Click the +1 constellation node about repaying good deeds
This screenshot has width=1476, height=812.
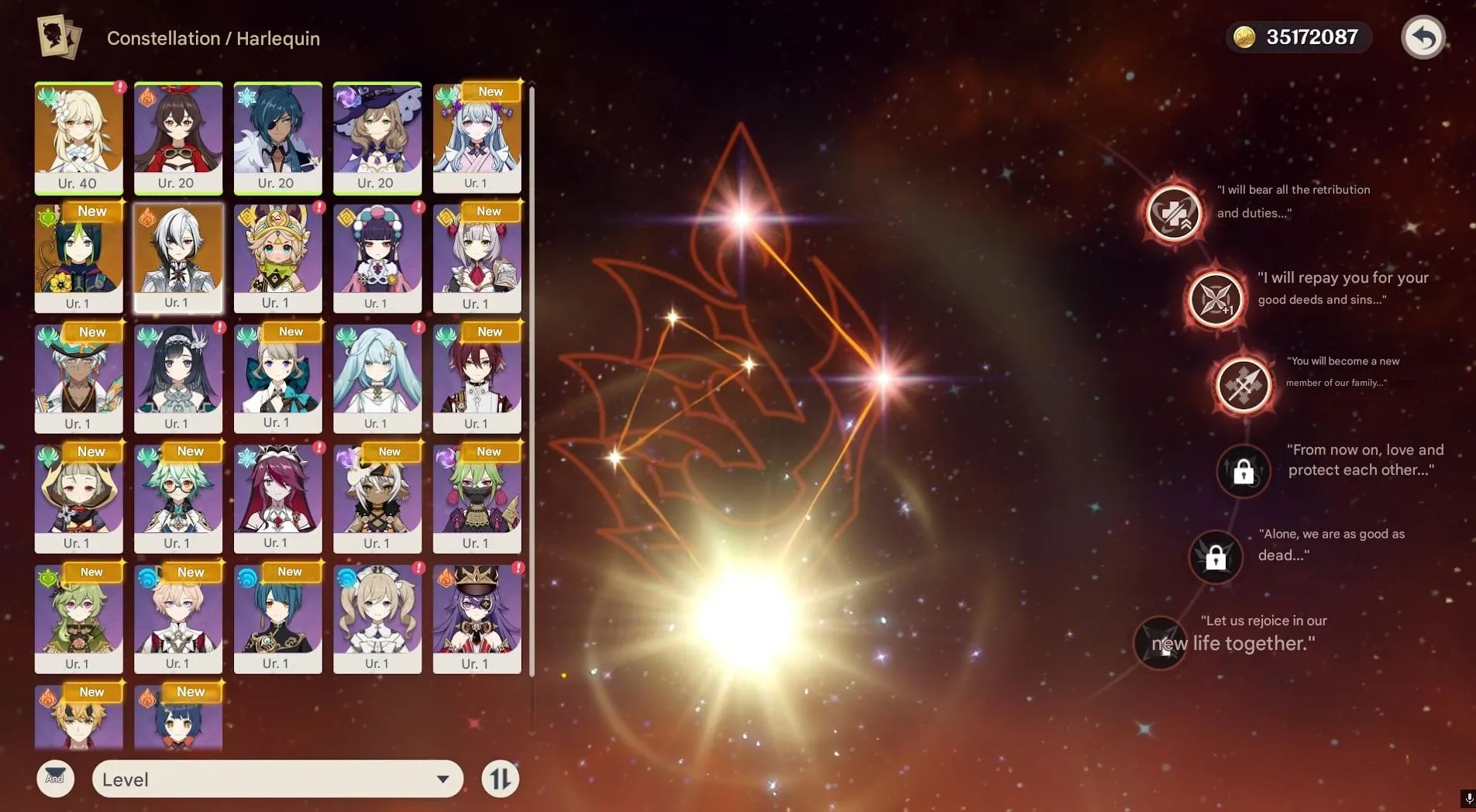(x=1216, y=300)
